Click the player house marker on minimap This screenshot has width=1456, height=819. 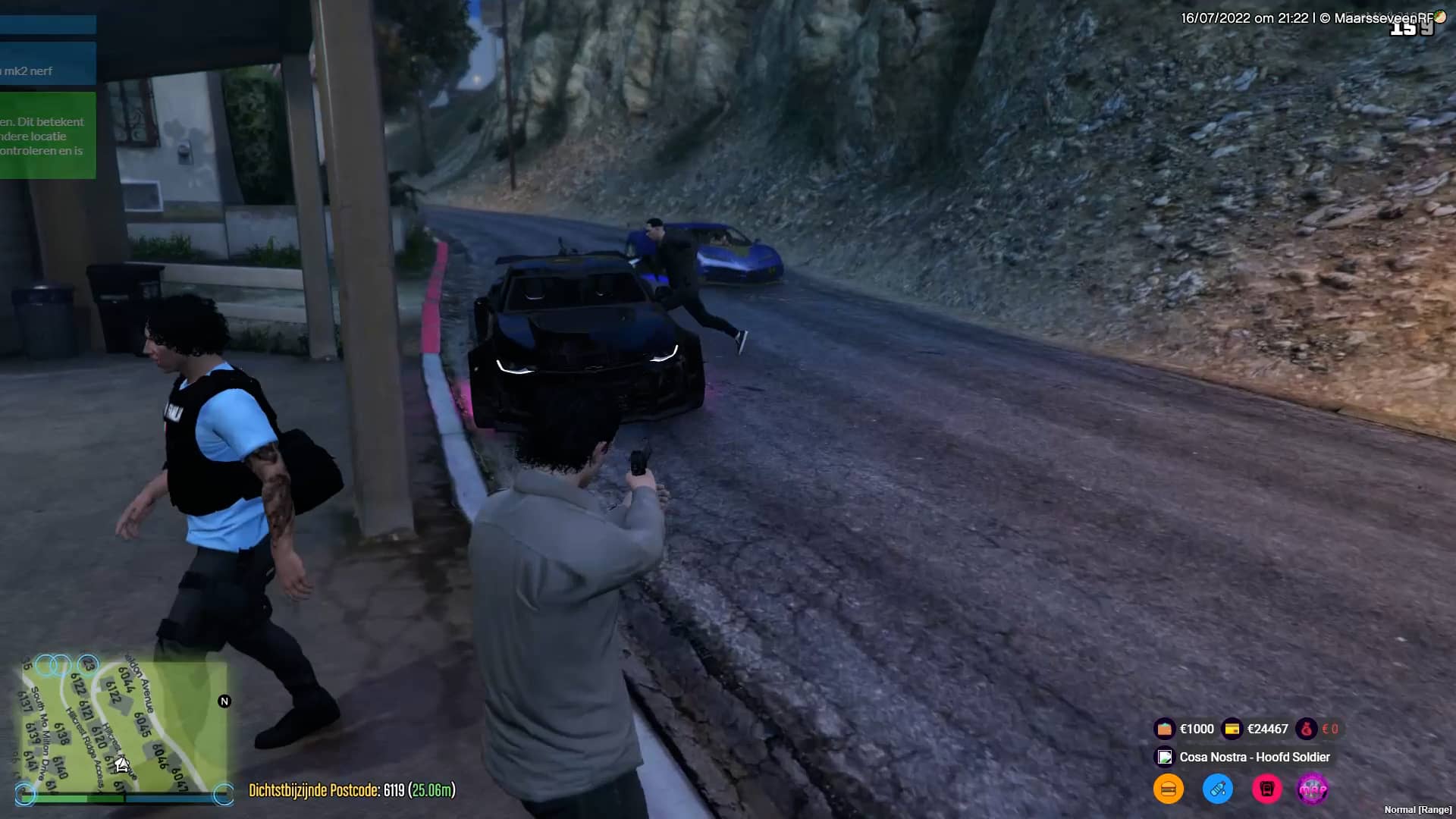point(122,764)
